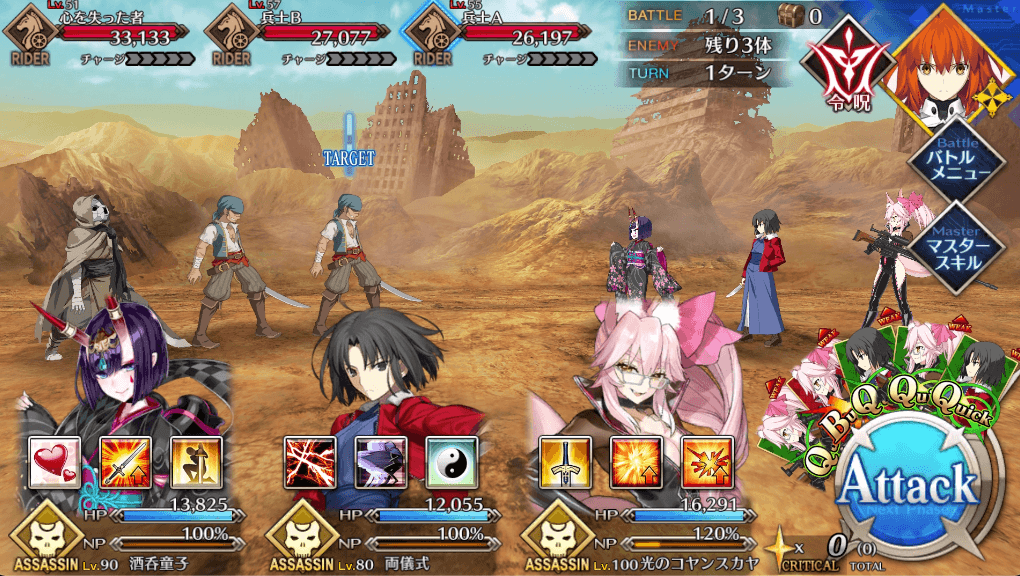
Task: Activate Ryougi Shiki's red slash lines skill
Action: (x=310, y=462)
